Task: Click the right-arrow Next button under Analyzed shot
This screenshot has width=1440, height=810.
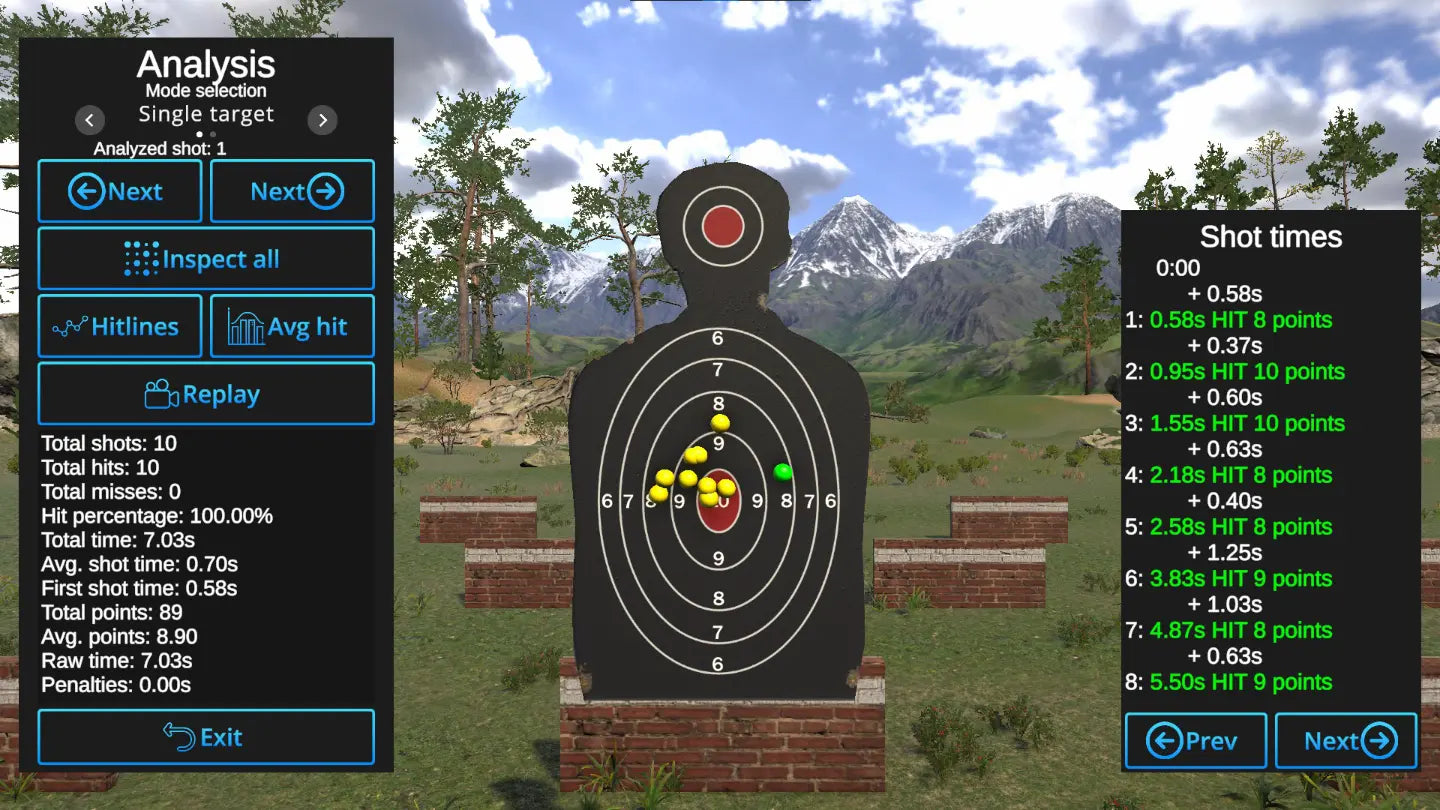Action: click(292, 191)
